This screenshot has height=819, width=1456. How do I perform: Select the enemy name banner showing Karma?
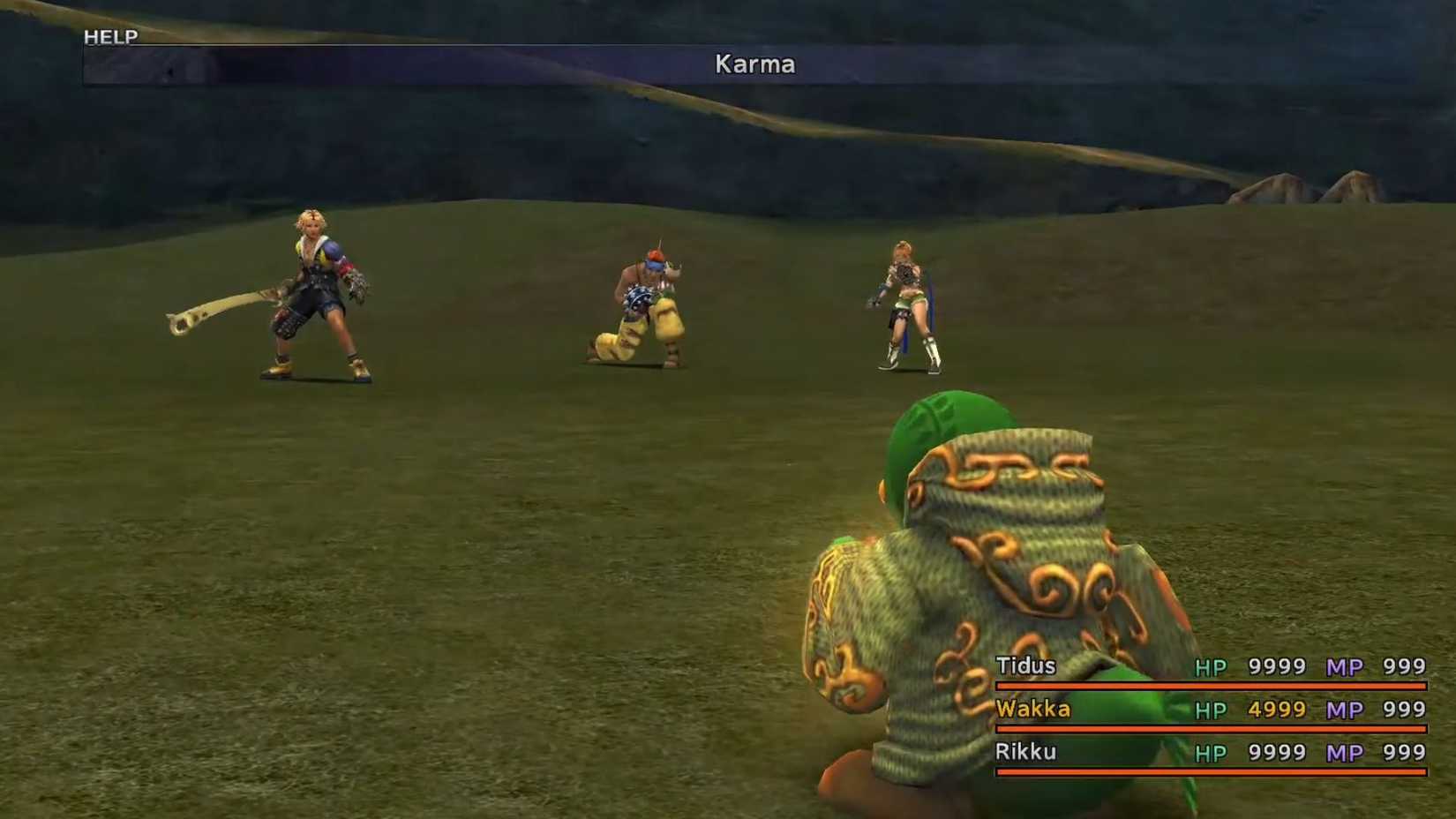point(754,64)
